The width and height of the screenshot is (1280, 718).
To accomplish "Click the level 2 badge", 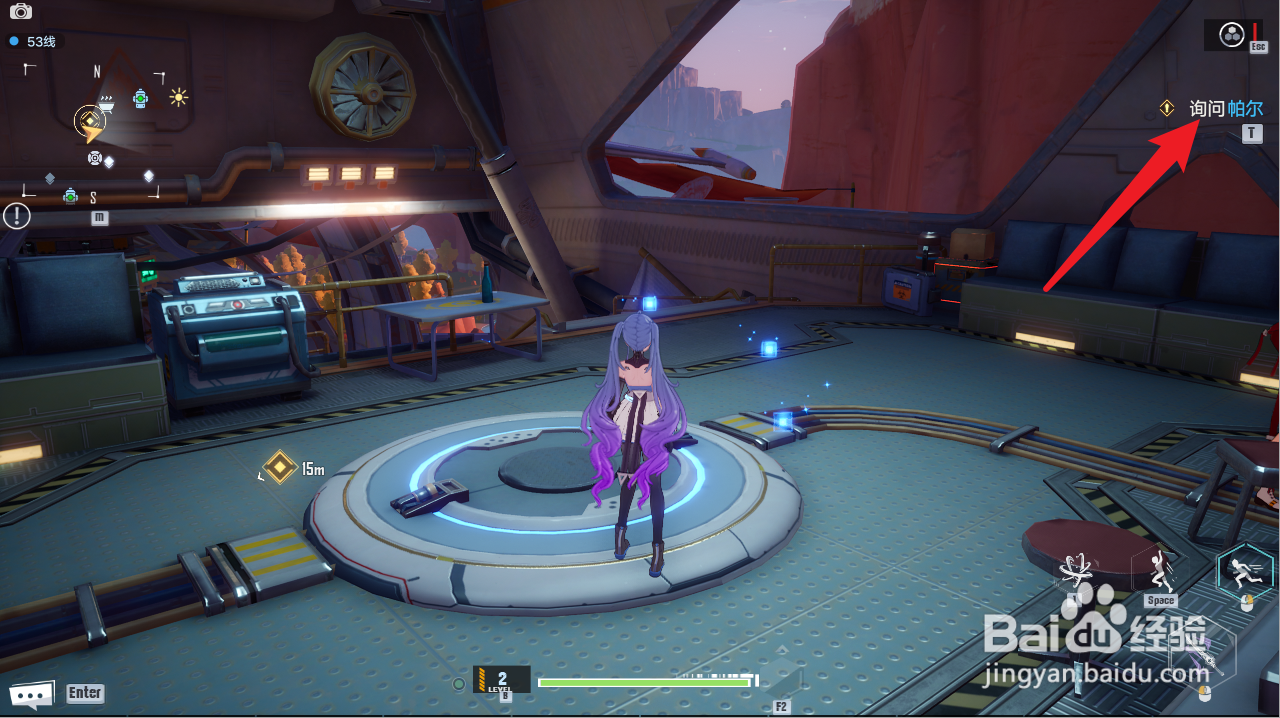I will coord(501,680).
